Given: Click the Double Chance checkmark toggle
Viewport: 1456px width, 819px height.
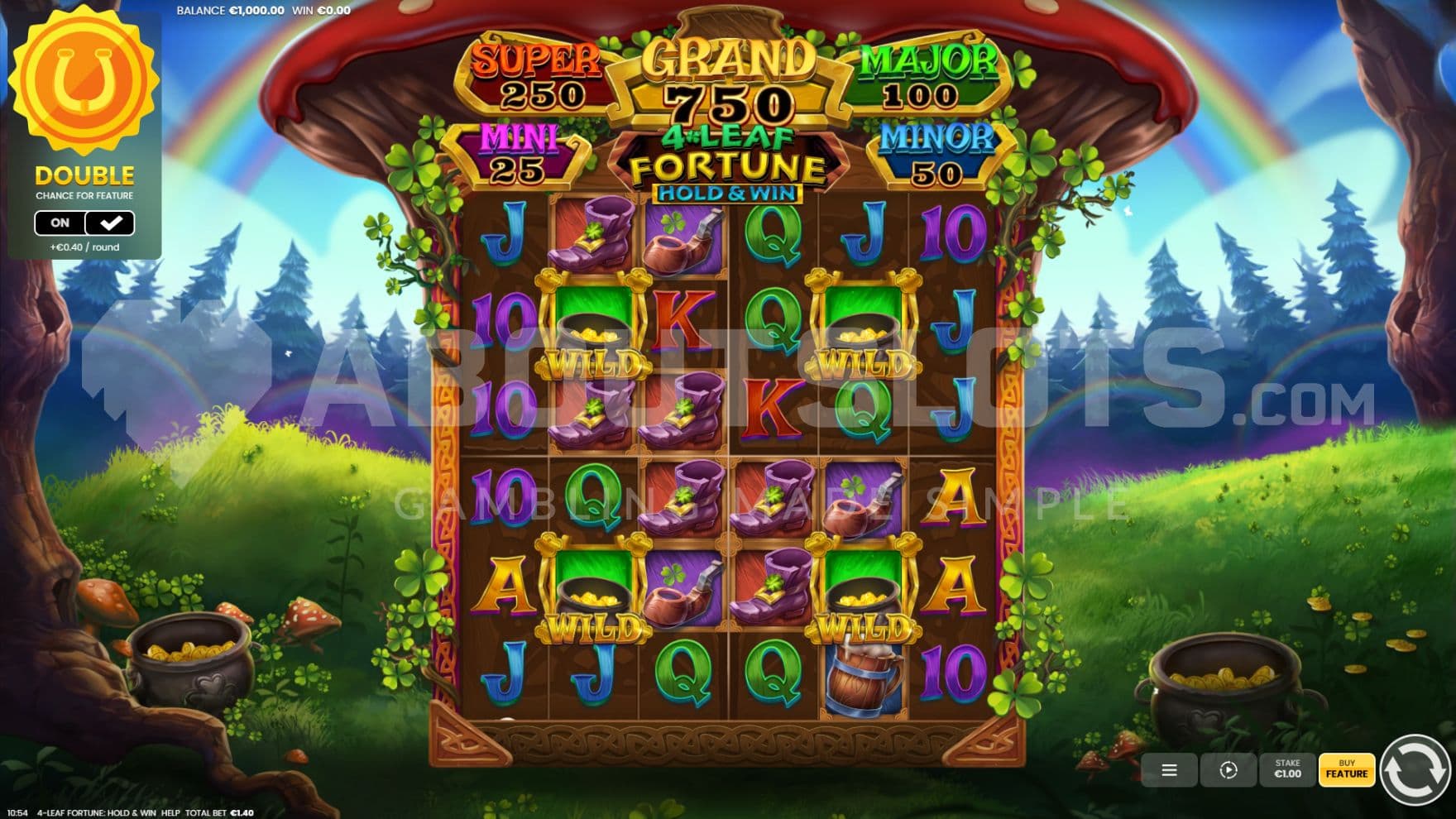Looking at the screenshot, I should tap(109, 223).
